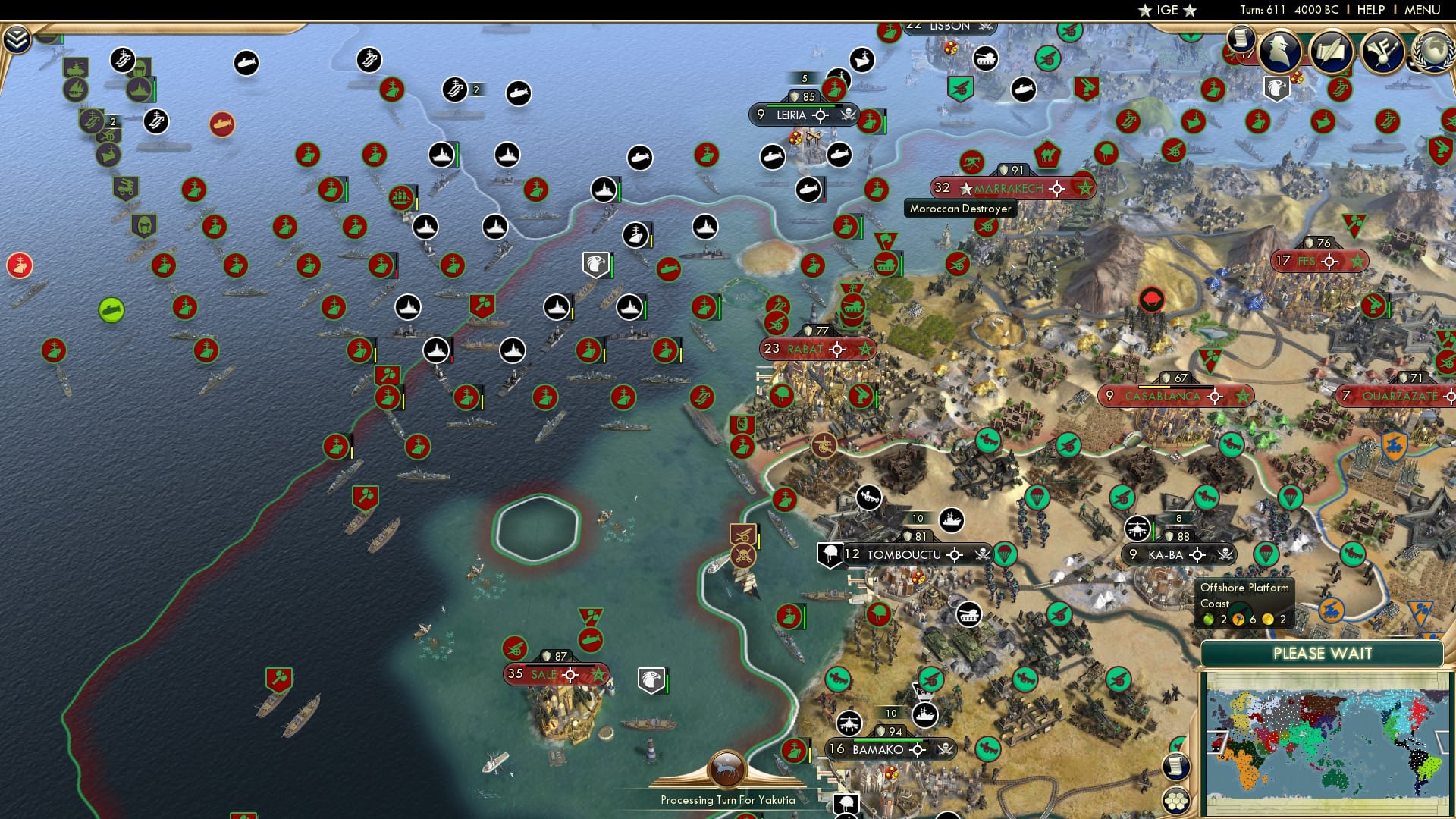1456x819 pixels.
Task: Toggle the hex grid button under the minimap
Action: (x=1176, y=801)
